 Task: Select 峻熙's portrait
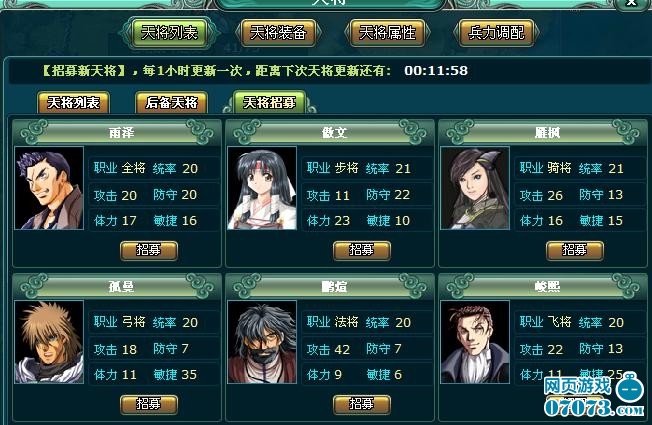(x=475, y=342)
